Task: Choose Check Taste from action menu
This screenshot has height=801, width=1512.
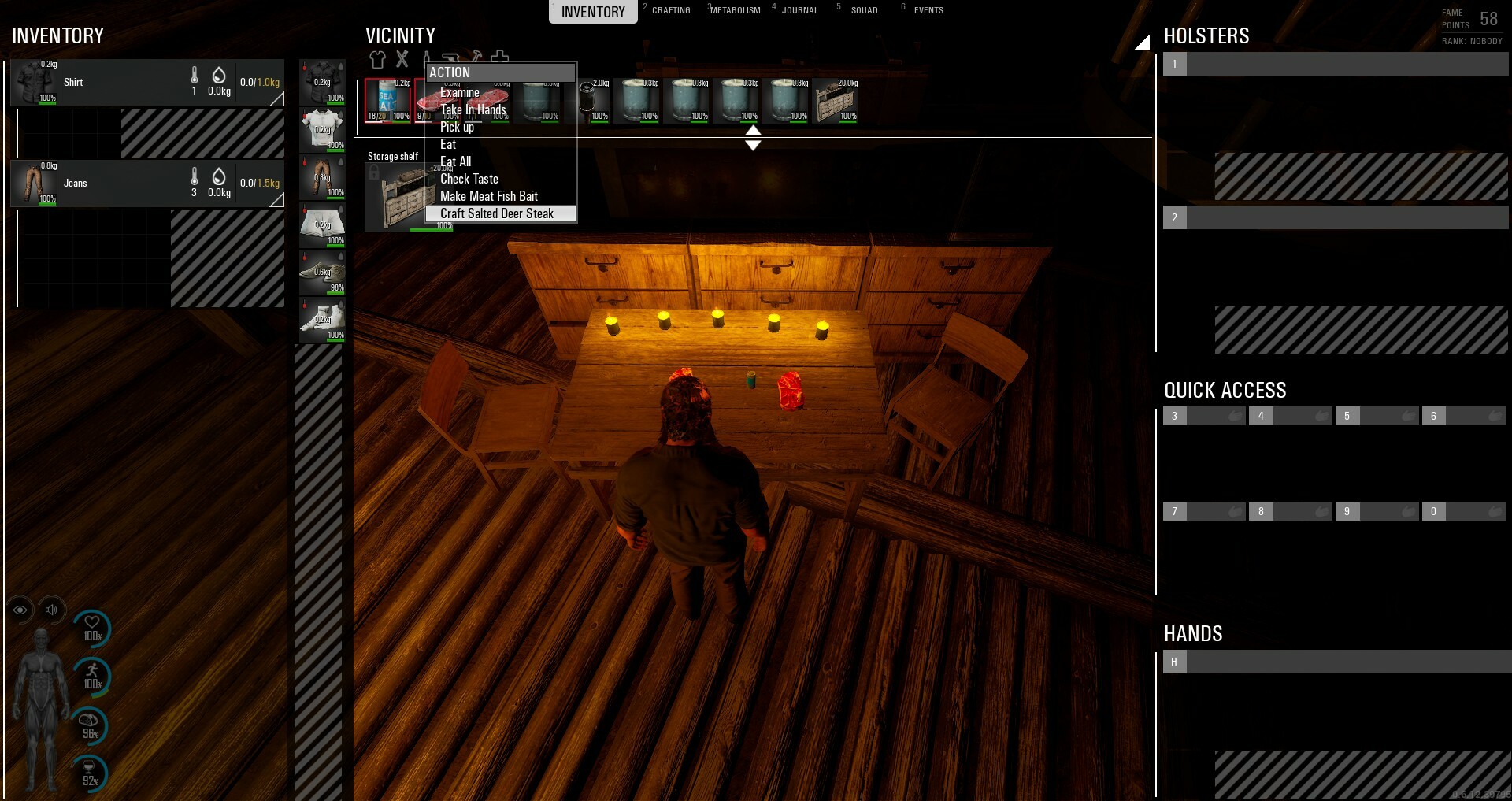Action: click(469, 179)
